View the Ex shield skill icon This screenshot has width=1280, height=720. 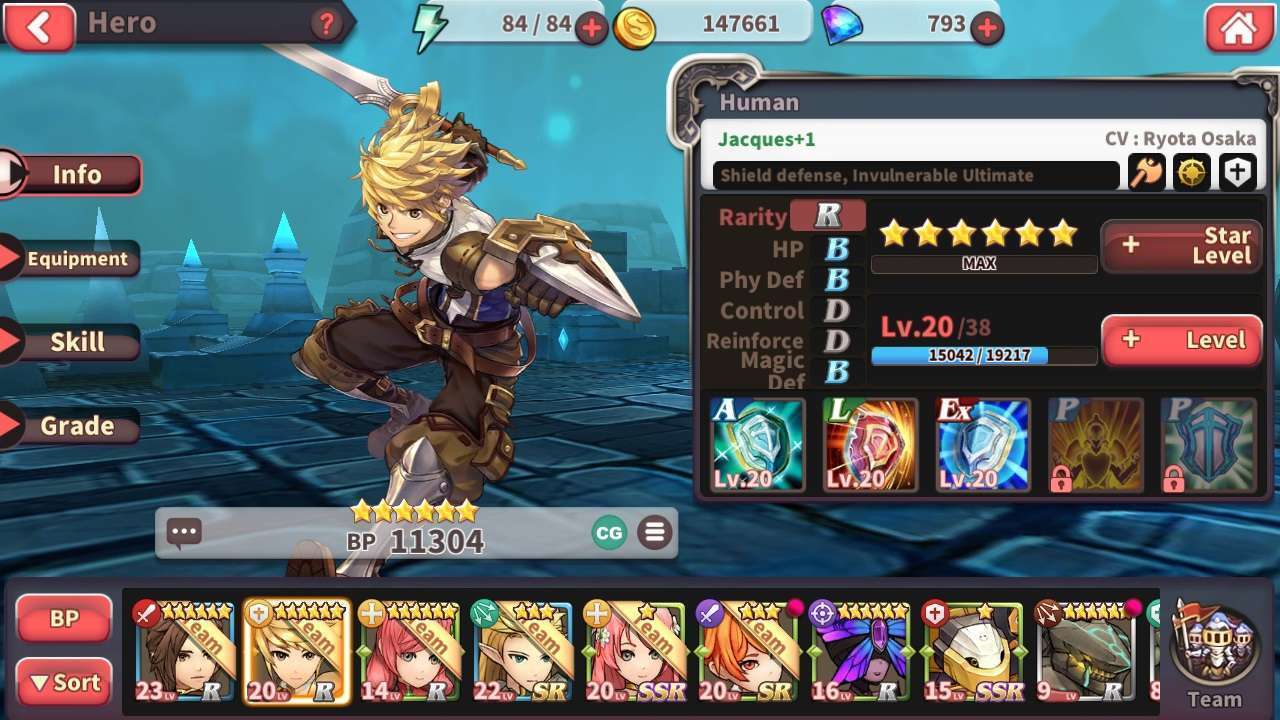point(983,445)
